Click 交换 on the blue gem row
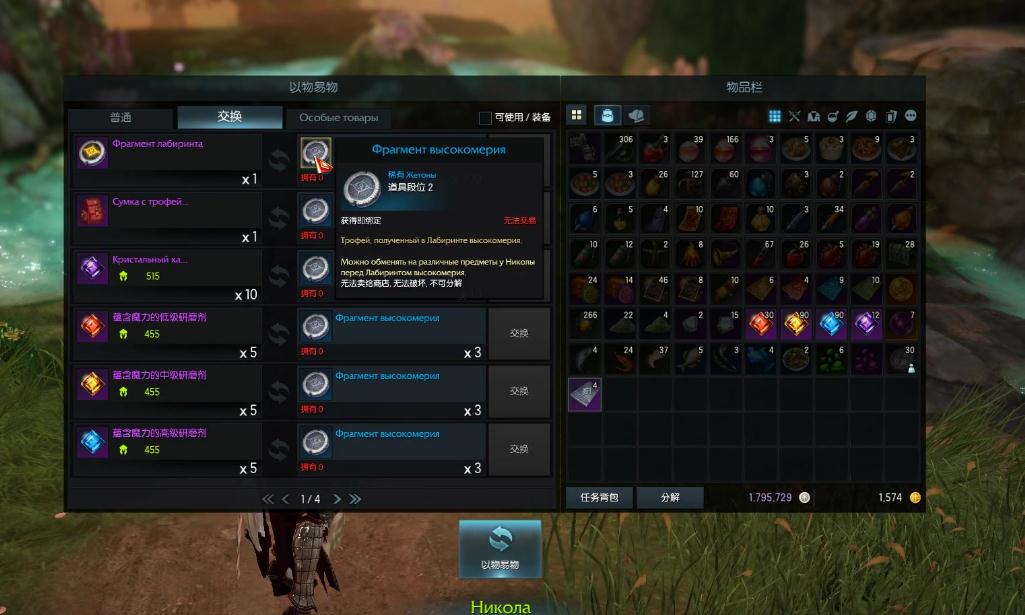Image resolution: width=1025 pixels, height=615 pixels. (518, 449)
